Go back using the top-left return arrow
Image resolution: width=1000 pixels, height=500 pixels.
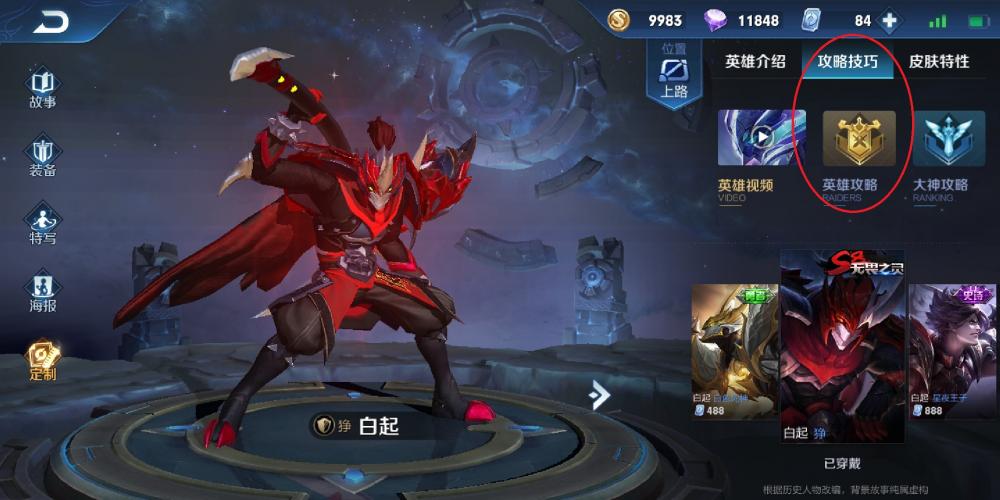pyautogui.click(x=50, y=22)
